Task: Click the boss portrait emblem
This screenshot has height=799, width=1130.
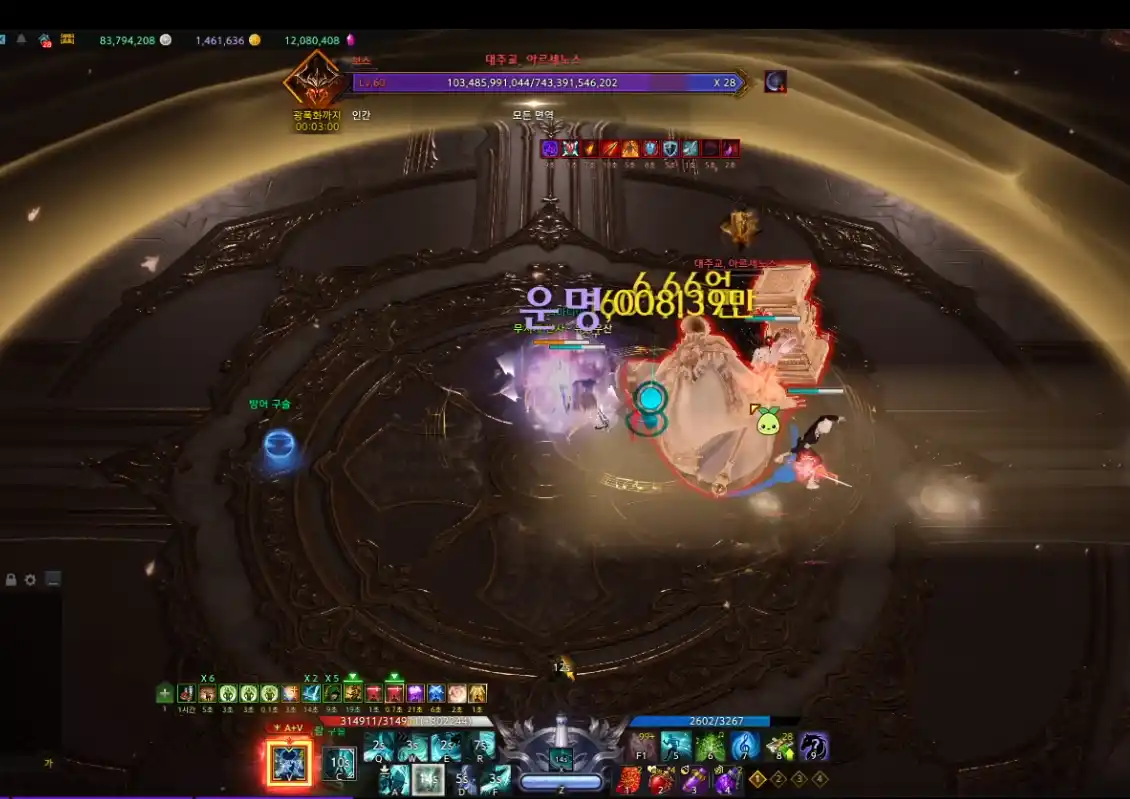Action: pyautogui.click(x=314, y=82)
